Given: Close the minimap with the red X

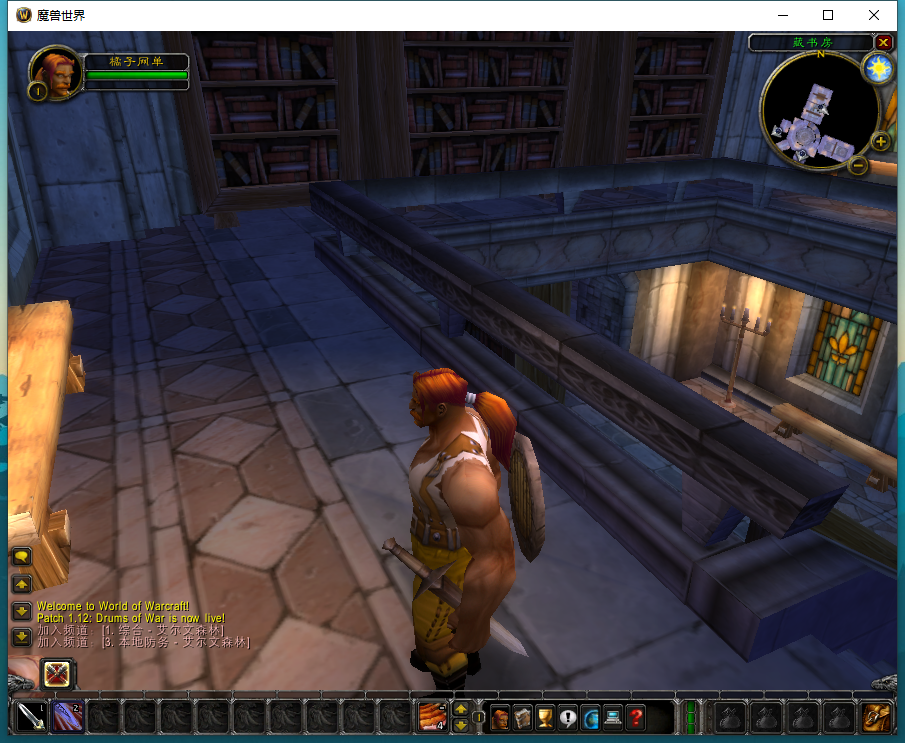Looking at the screenshot, I should (883, 42).
